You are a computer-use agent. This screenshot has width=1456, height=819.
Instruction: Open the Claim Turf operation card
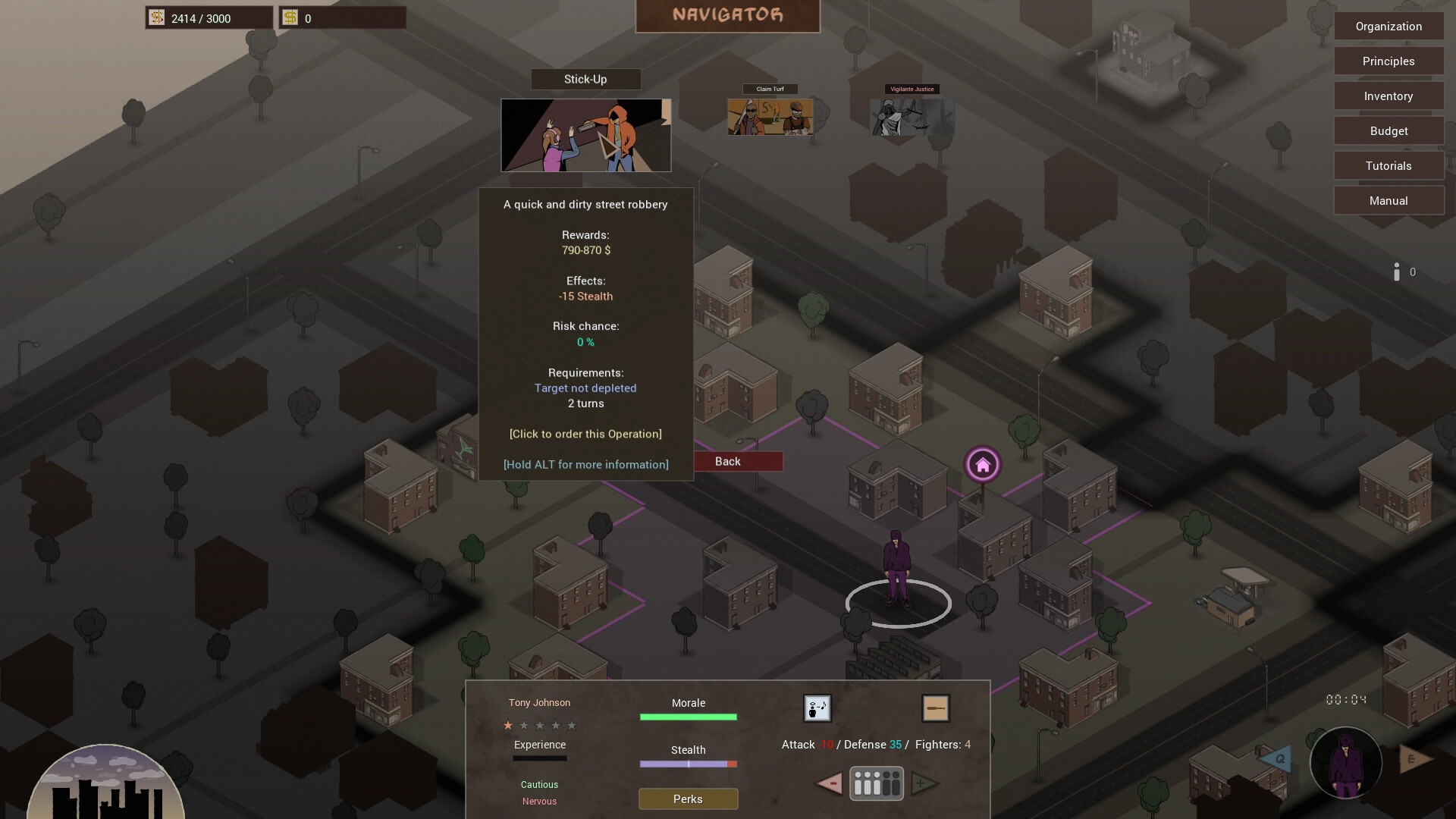point(770,118)
